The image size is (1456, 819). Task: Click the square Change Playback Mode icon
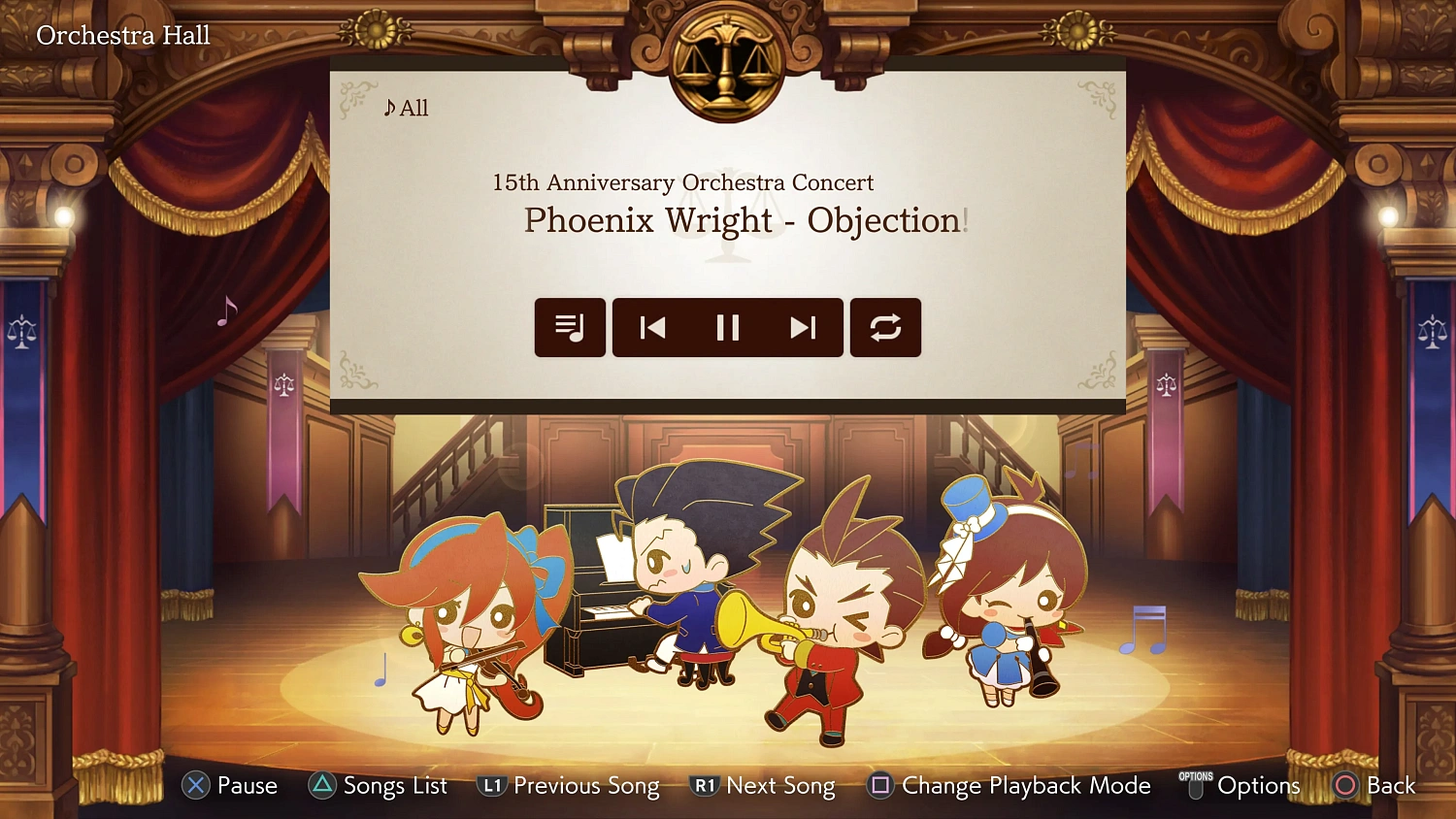pyautogui.click(x=880, y=786)
